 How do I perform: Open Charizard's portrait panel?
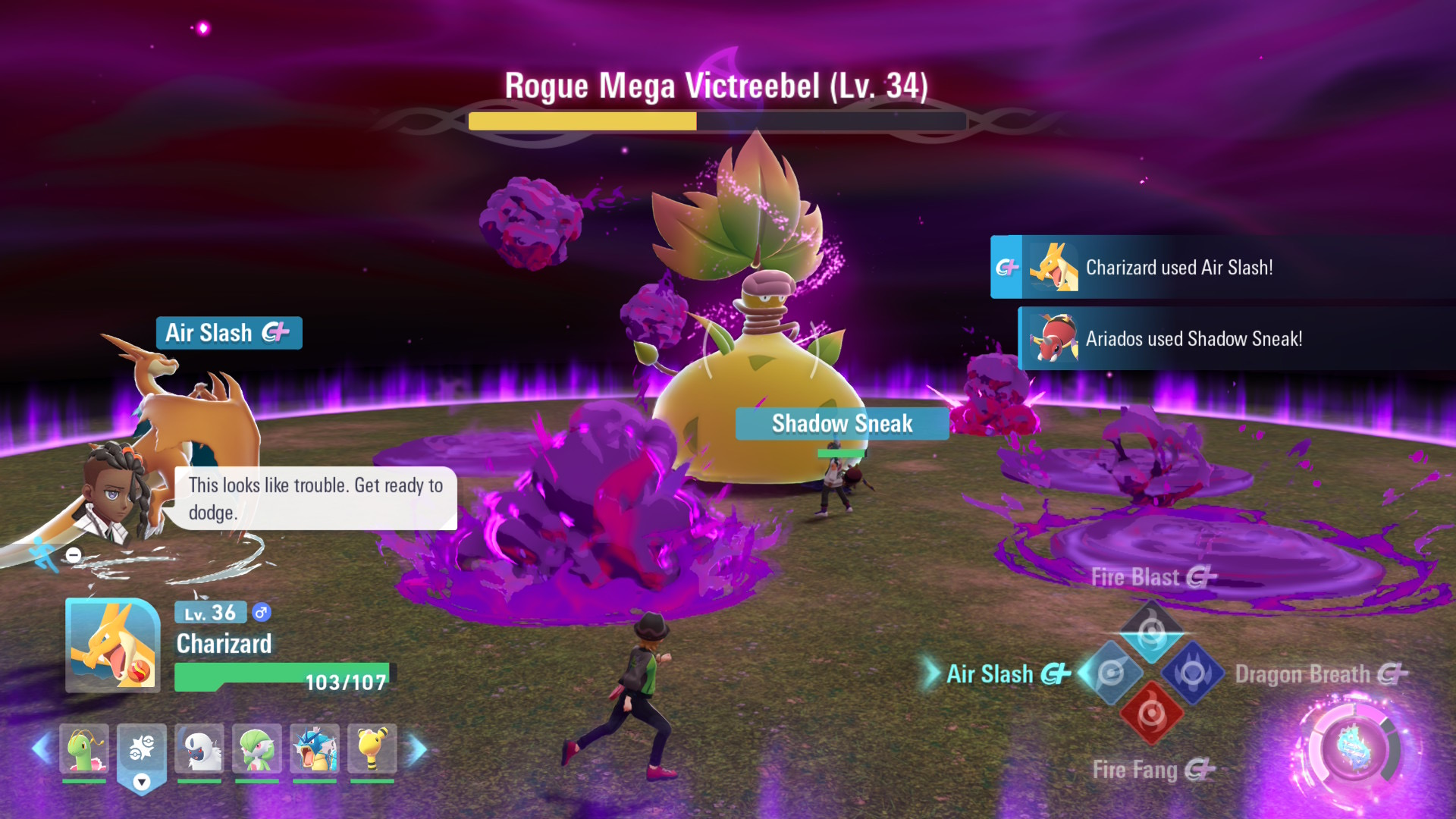coord(113,645)
